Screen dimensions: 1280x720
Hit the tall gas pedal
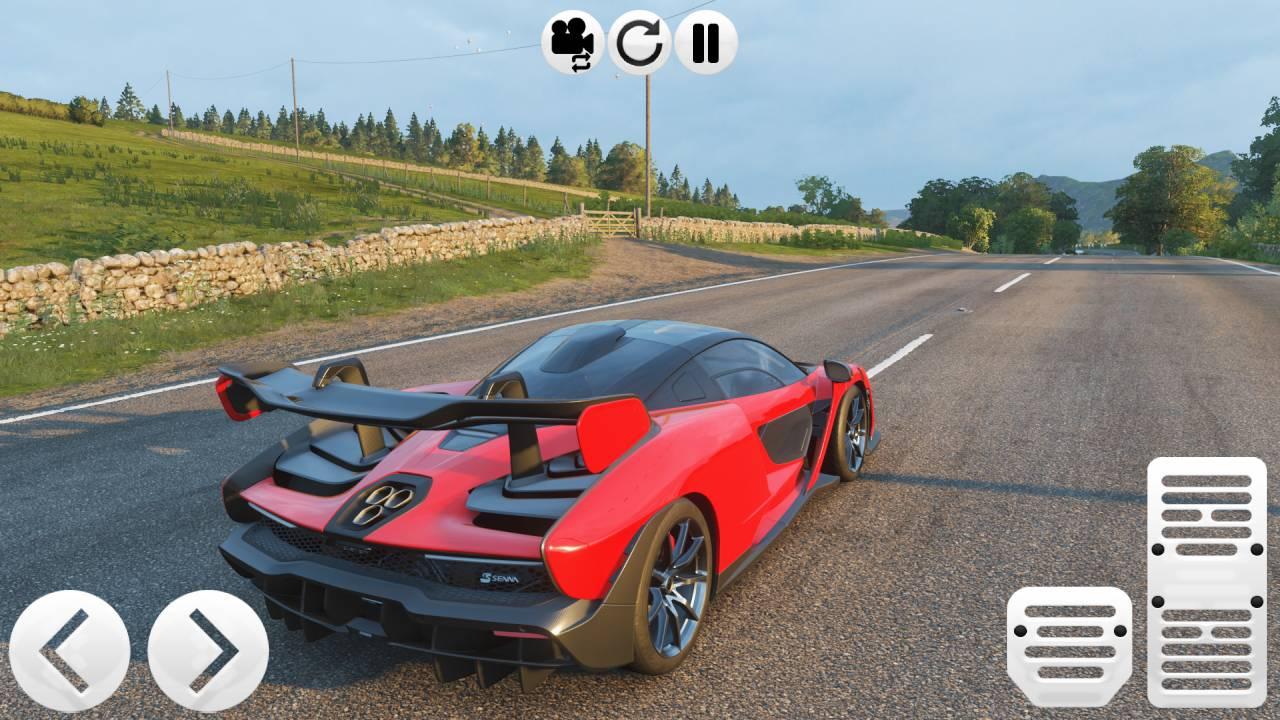point(1206,582)
